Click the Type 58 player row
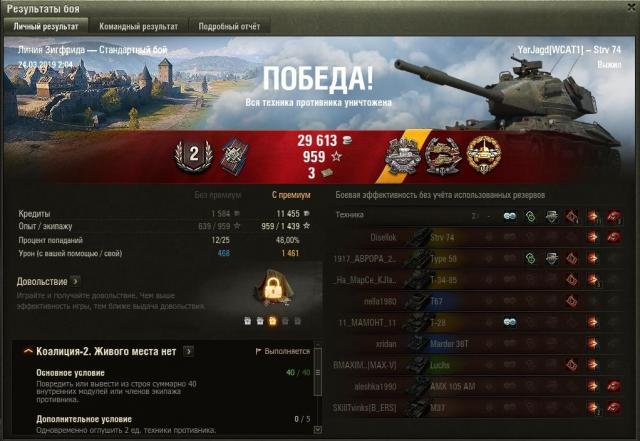The height and width of the screenshot is (441, 640). pos(478,258)
